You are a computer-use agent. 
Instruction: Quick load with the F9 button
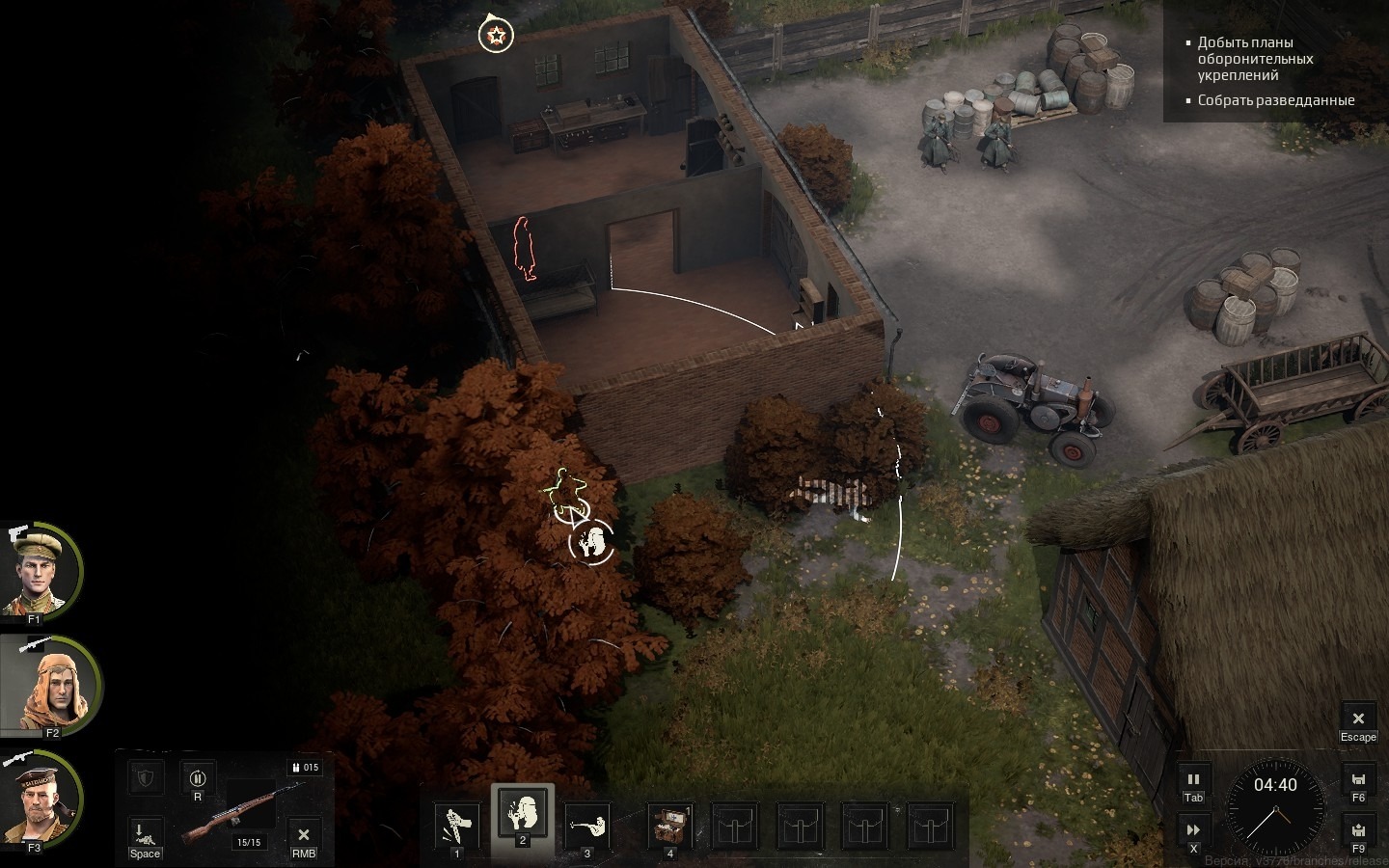coord(1358,830)
